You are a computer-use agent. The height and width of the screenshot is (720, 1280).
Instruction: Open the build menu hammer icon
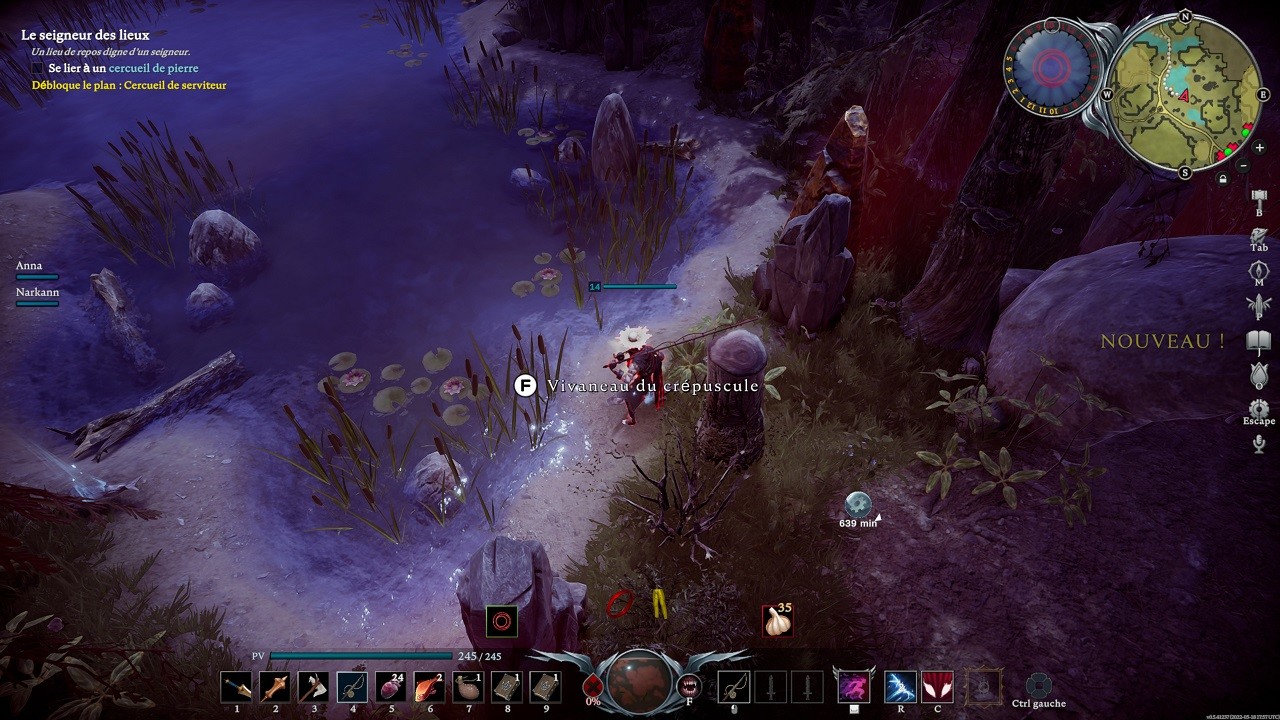point(1259,196)
